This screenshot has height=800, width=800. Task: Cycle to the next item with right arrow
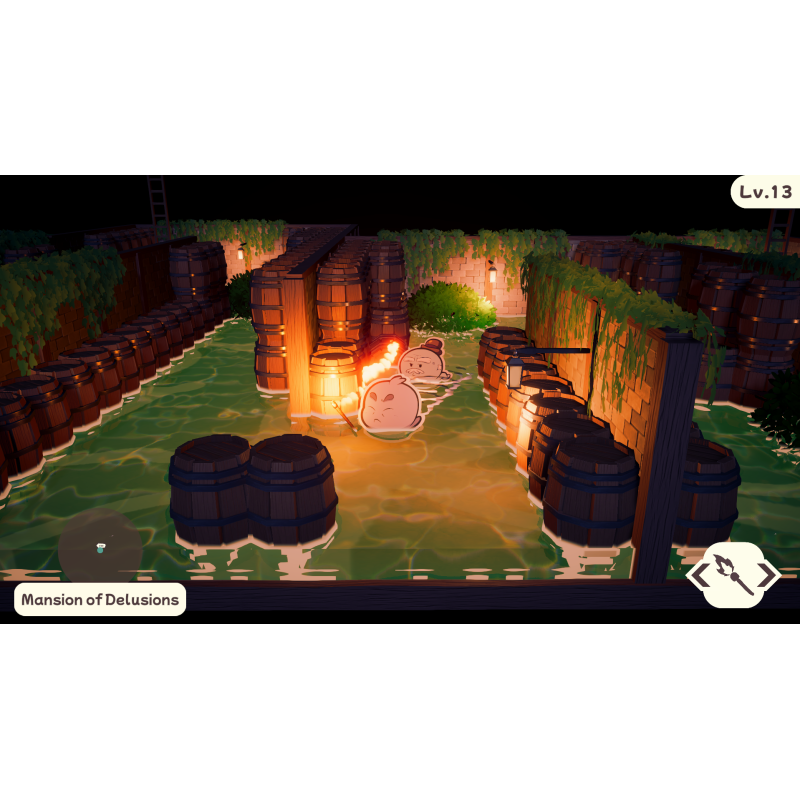click(769, 575)
